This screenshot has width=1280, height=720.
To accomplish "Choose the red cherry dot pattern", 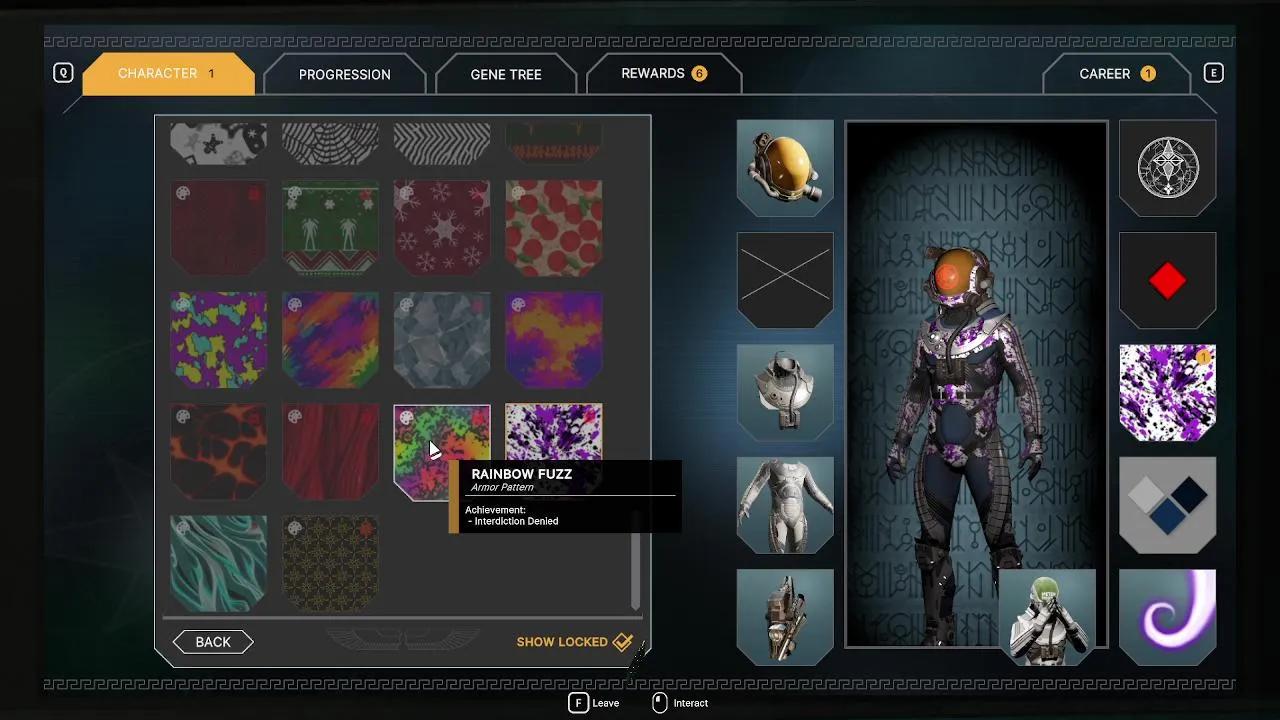I will [x=554, y=228].
